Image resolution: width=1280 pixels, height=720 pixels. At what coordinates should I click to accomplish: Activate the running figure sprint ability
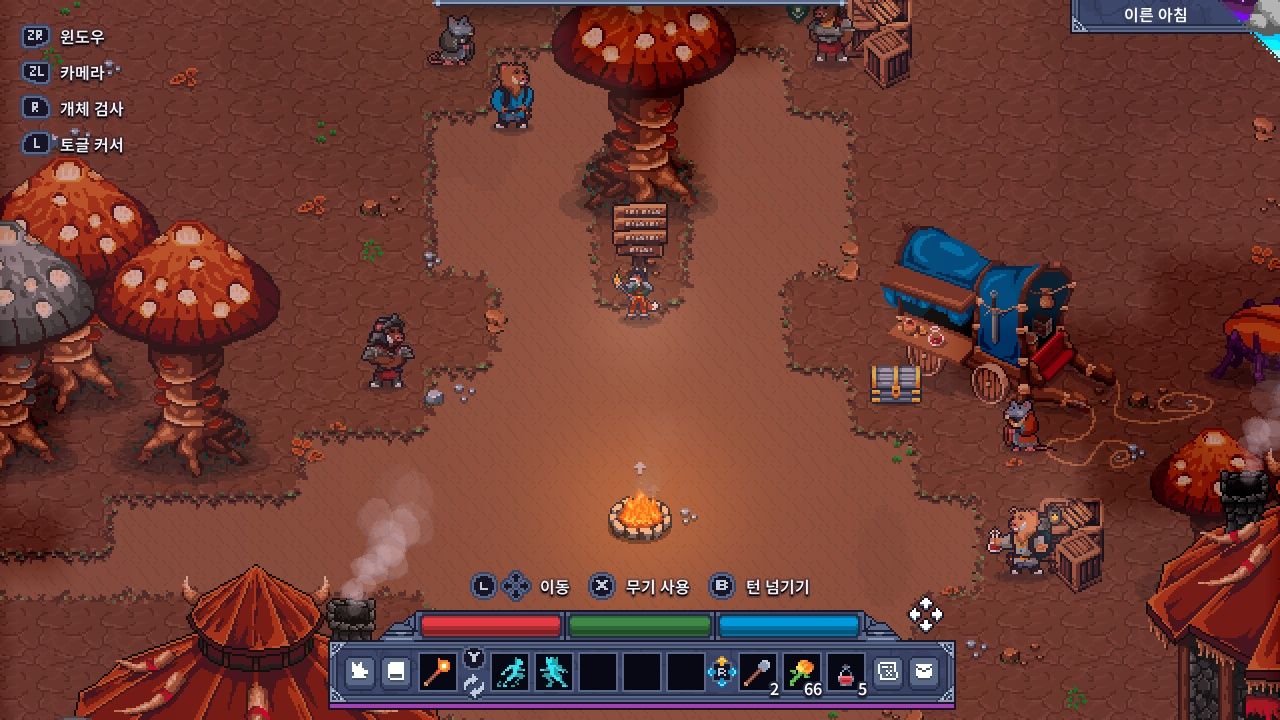[x=512, y=672]
